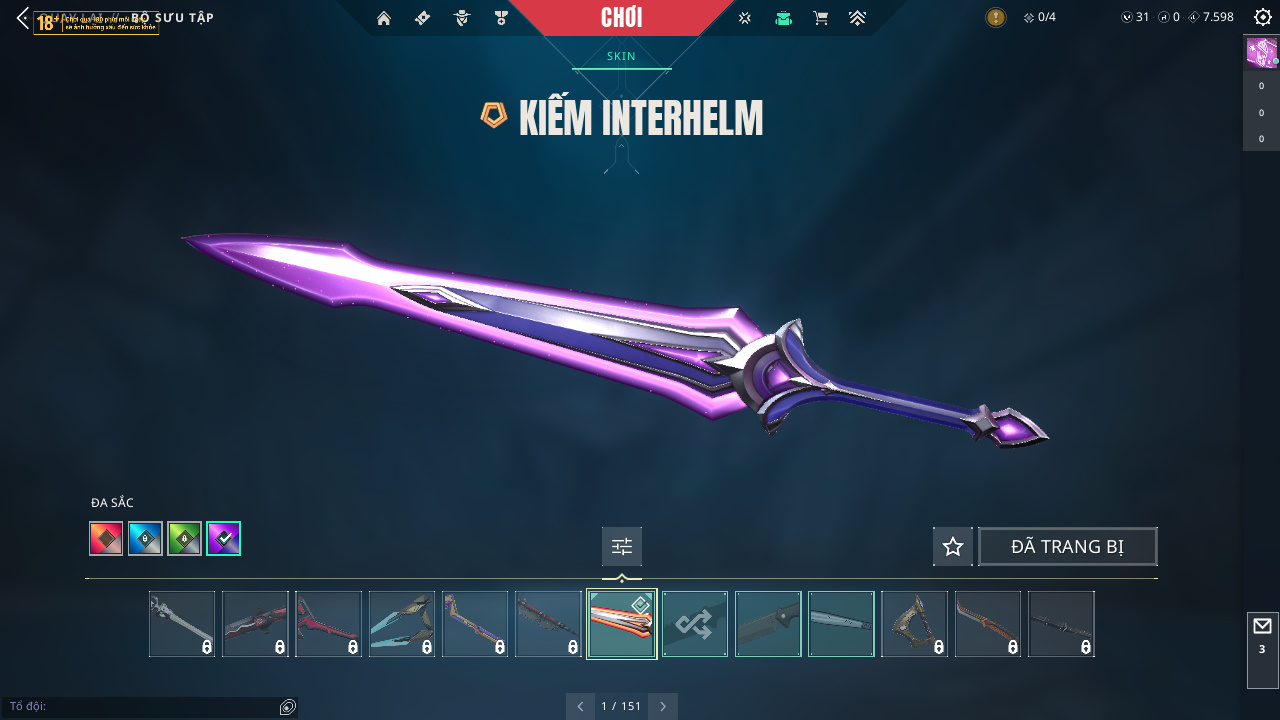
Task: Click the red CHƠI play button
Action: (621, 18)
